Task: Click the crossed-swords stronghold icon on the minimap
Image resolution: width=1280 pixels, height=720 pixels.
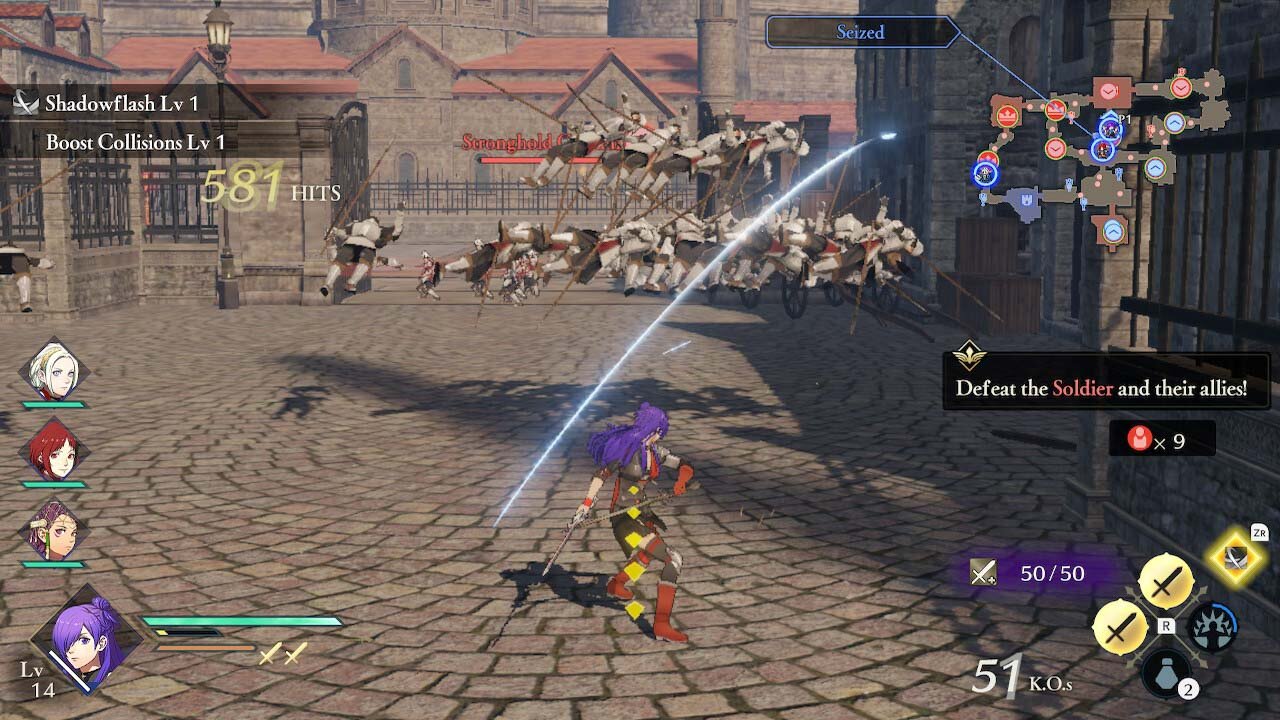Action: [x=1055, y=110]
